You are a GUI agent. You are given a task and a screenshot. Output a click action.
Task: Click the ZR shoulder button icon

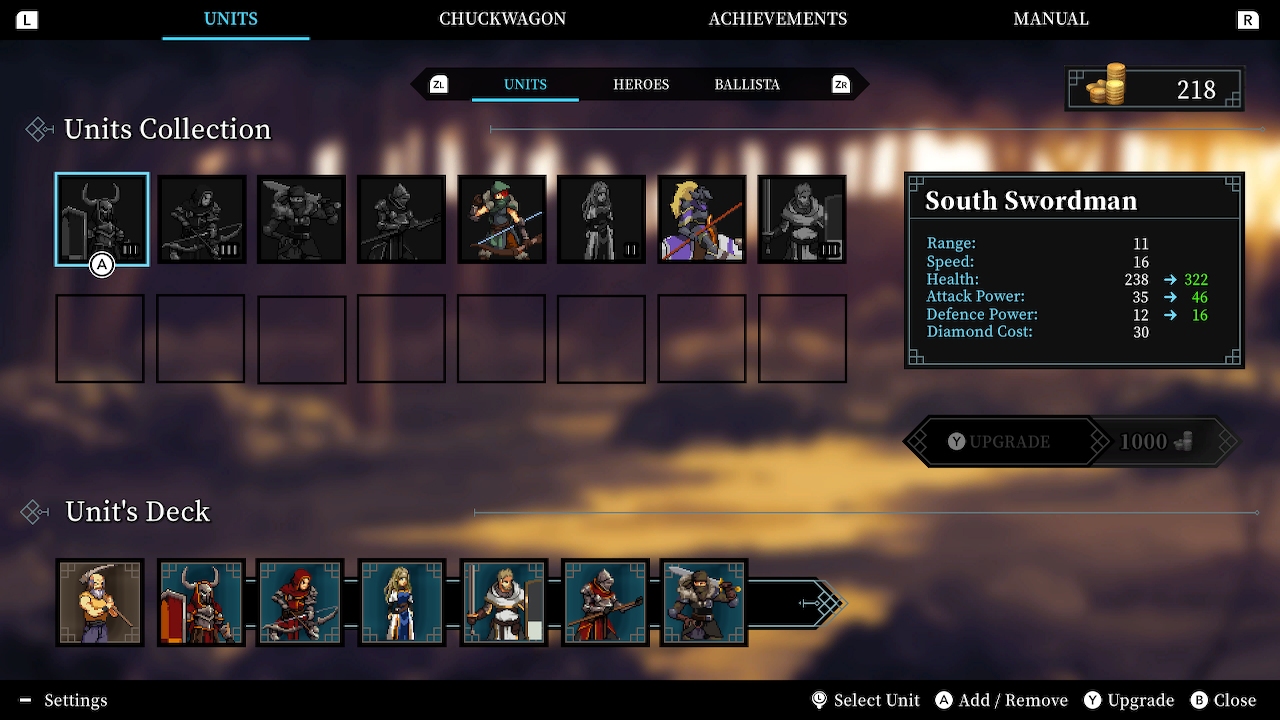coord(841,84)
